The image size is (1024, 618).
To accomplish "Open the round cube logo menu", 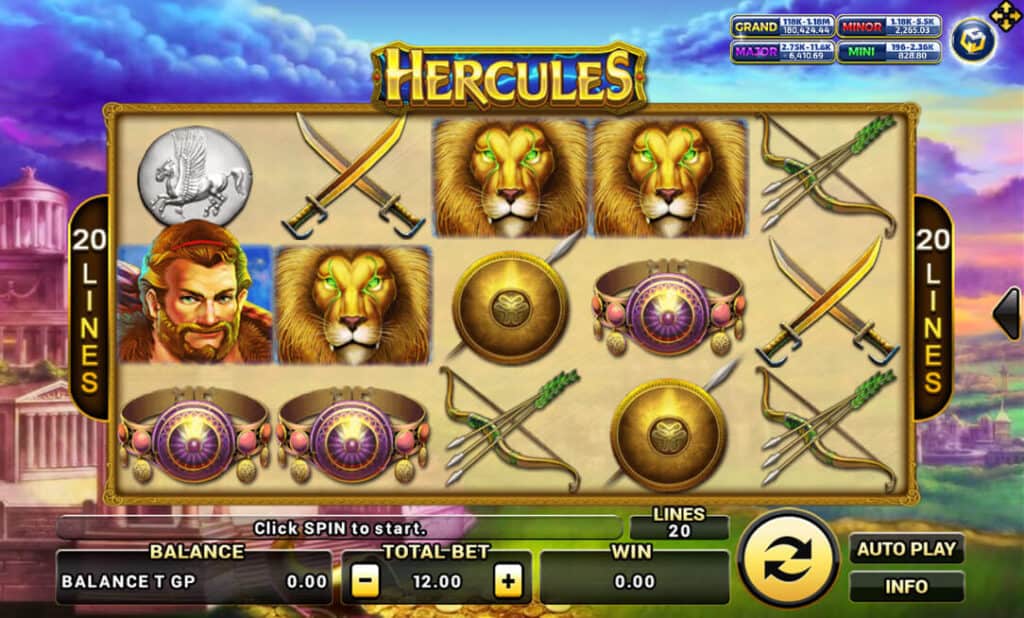I will (x=972, y=43).
